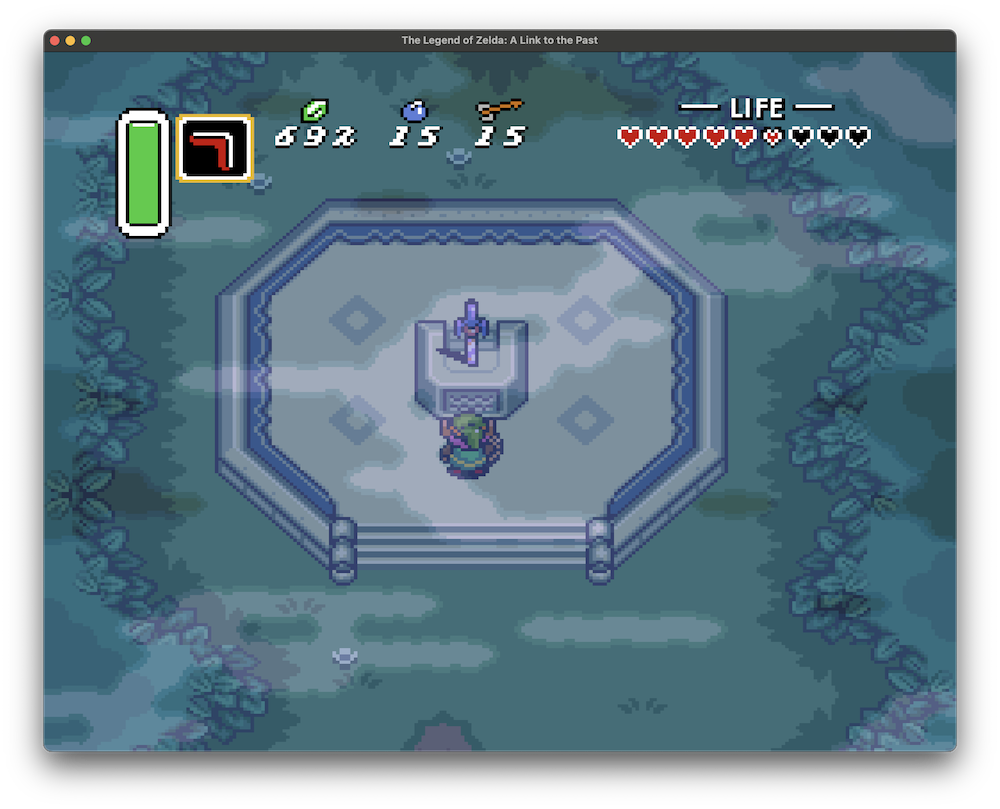
Task: Click the blue bomb icon
Action: click(413, 110)
